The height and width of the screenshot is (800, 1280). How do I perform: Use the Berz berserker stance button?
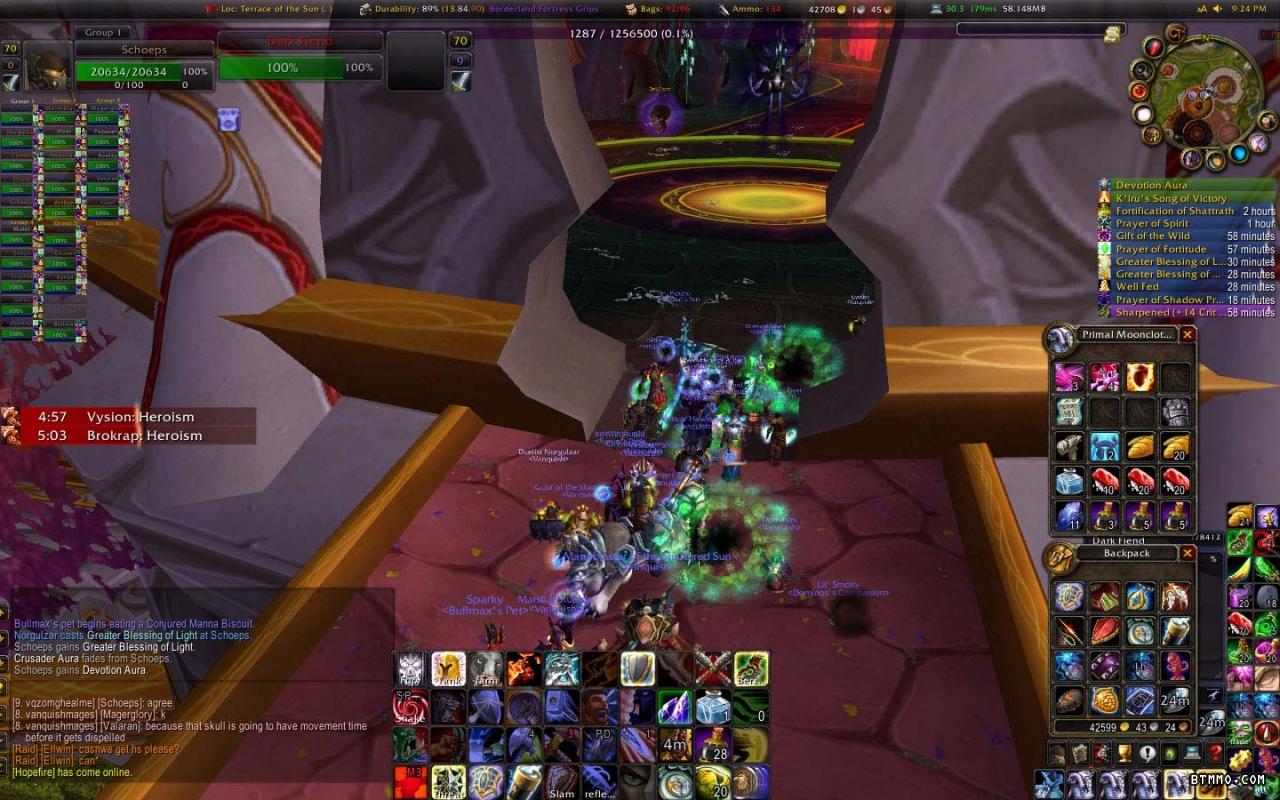(751, 668)
